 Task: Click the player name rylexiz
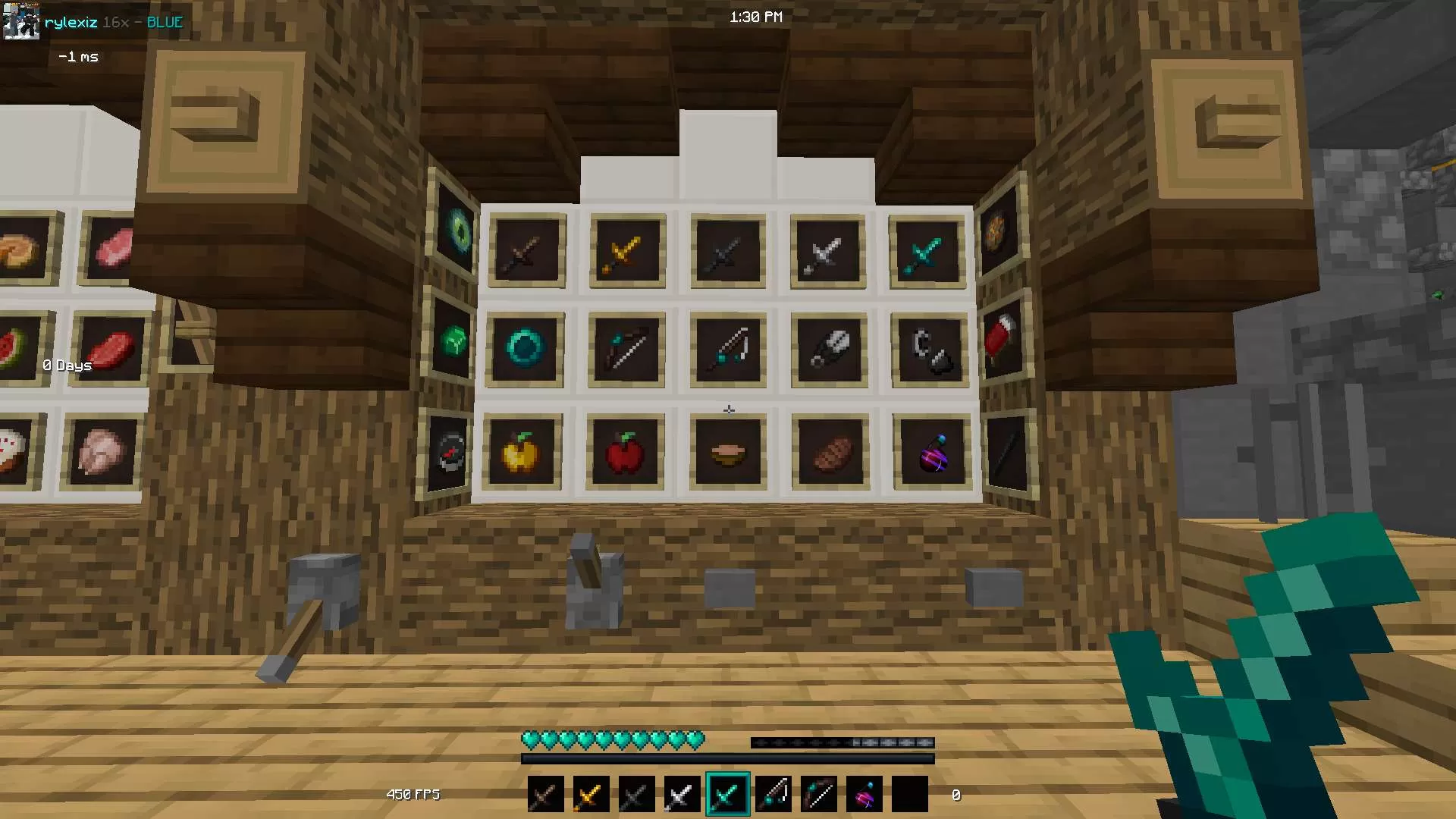pos(71,22)
